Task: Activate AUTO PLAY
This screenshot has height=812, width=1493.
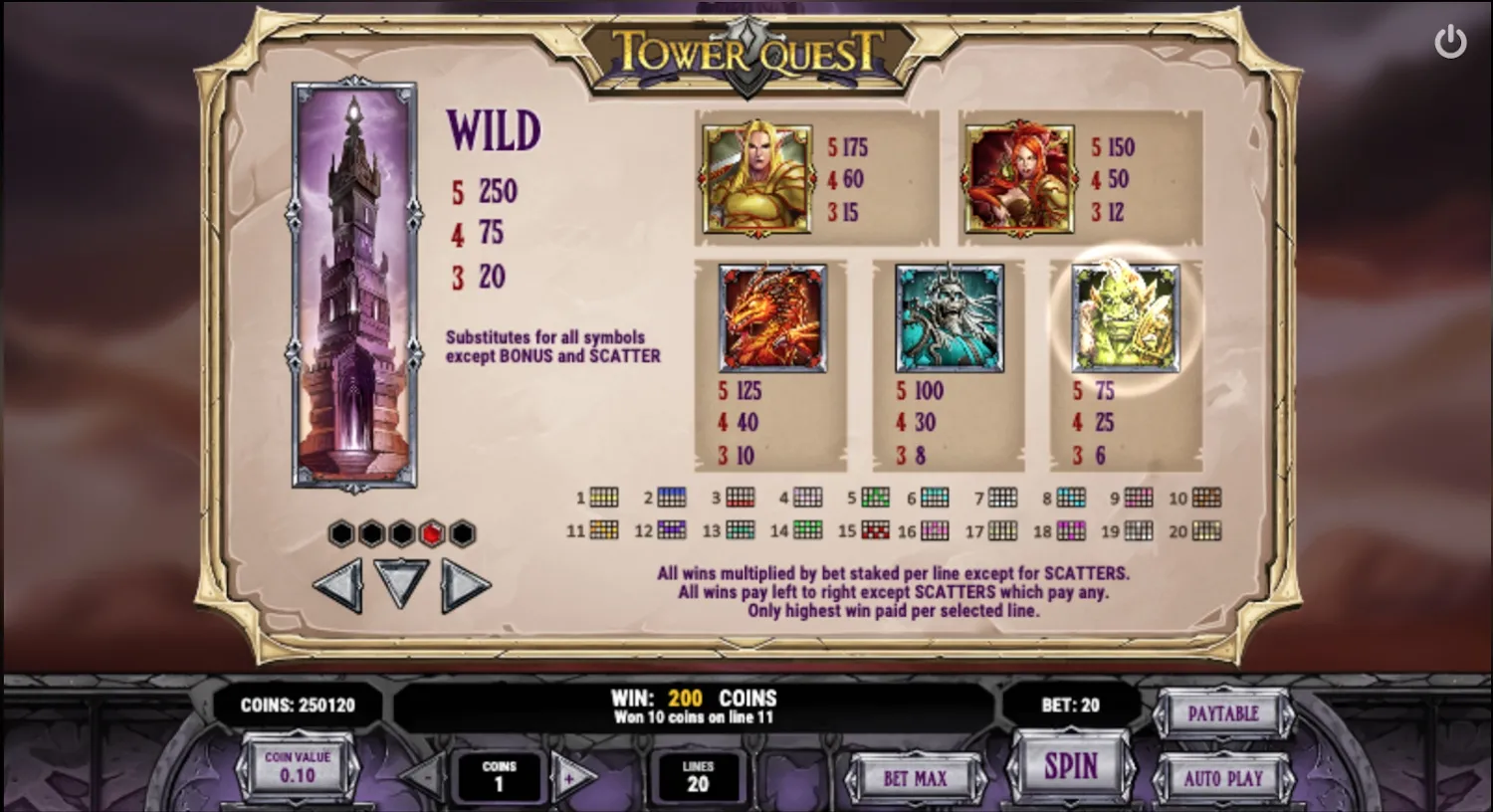Action: tap(1224, 777)
